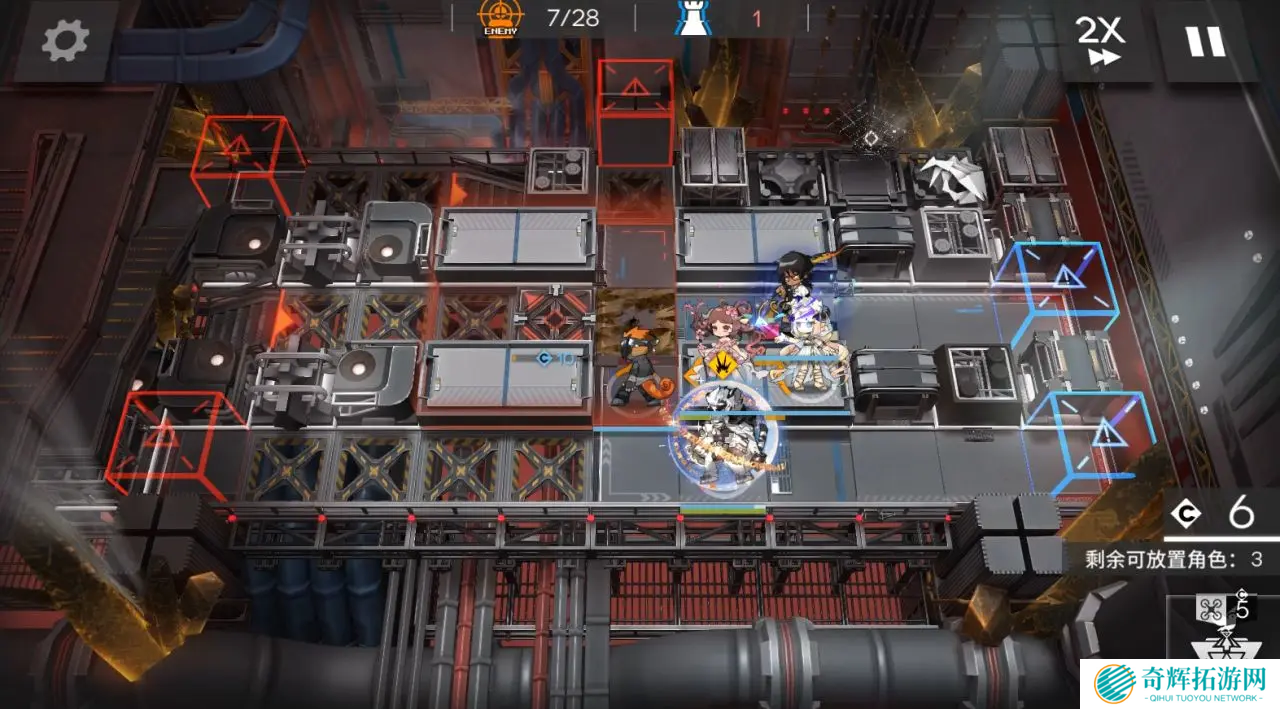Open the settings gear menu
This screenshot has width=1280, height=709.
click(65, 40)
